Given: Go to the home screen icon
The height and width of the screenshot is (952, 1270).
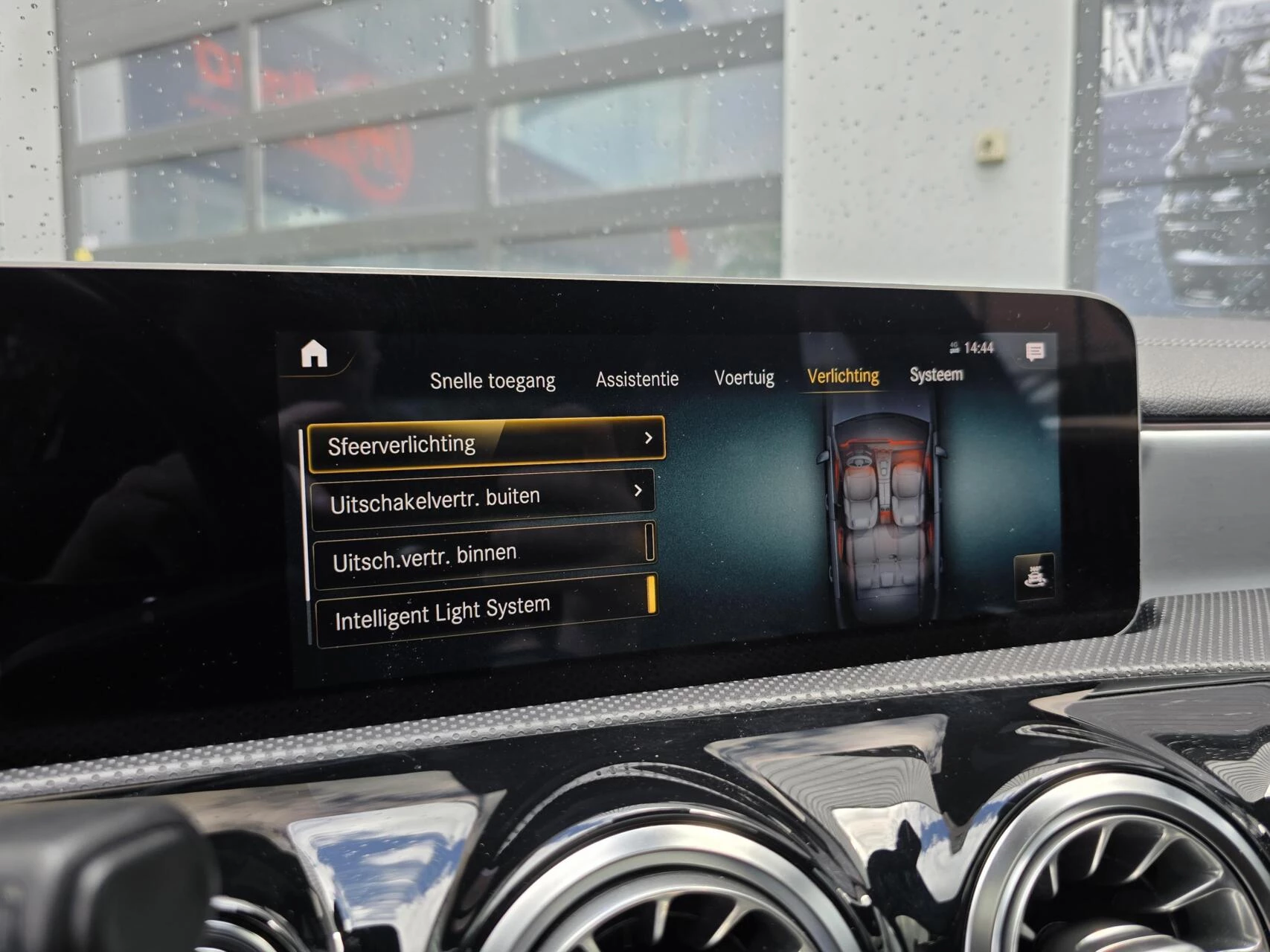Looking at the screenshot, I should 314,354.
